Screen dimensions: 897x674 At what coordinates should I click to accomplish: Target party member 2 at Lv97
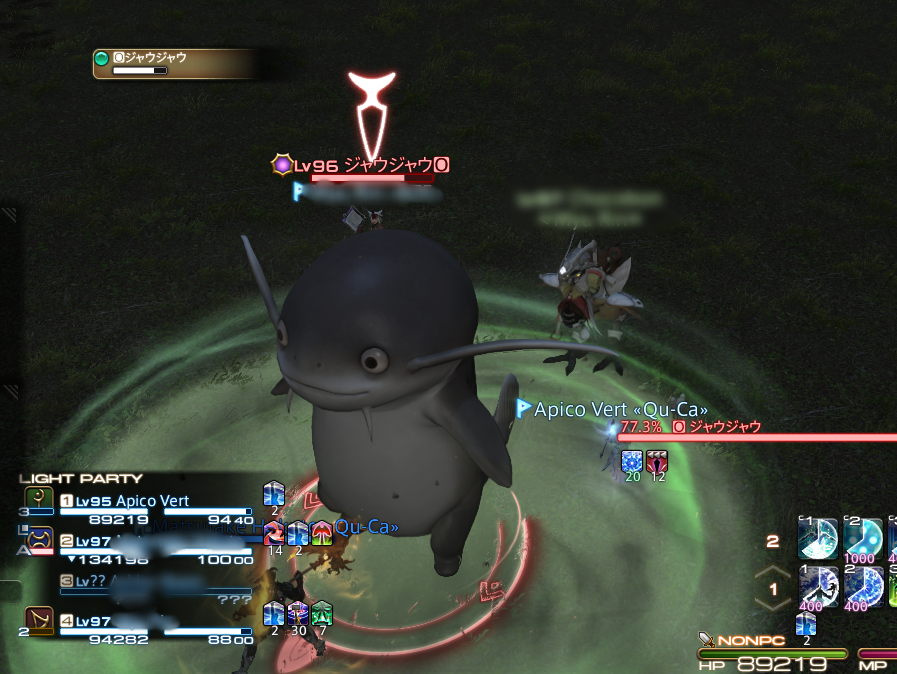(x=150, y=542)
